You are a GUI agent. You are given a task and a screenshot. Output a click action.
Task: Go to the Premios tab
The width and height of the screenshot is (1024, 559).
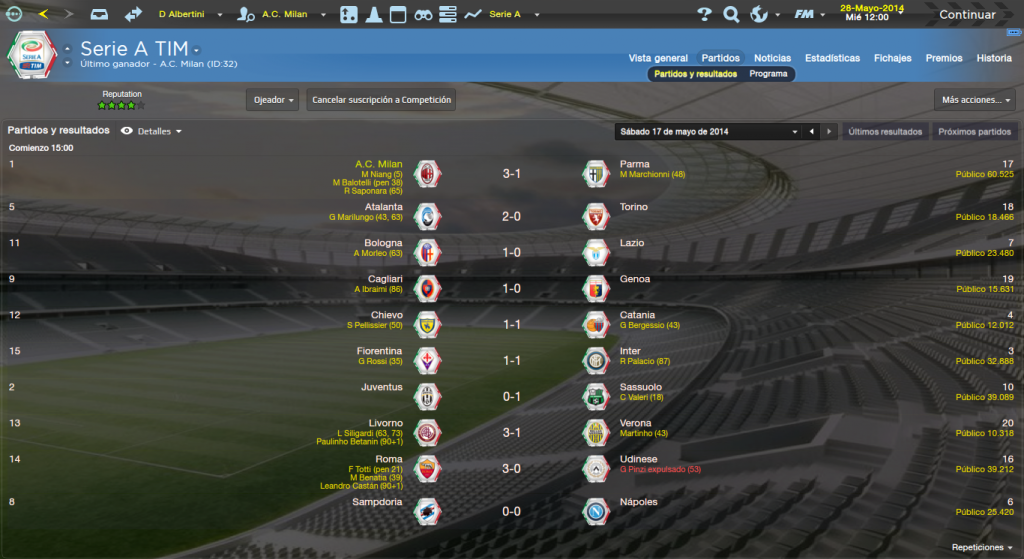(x=944, y=58)
